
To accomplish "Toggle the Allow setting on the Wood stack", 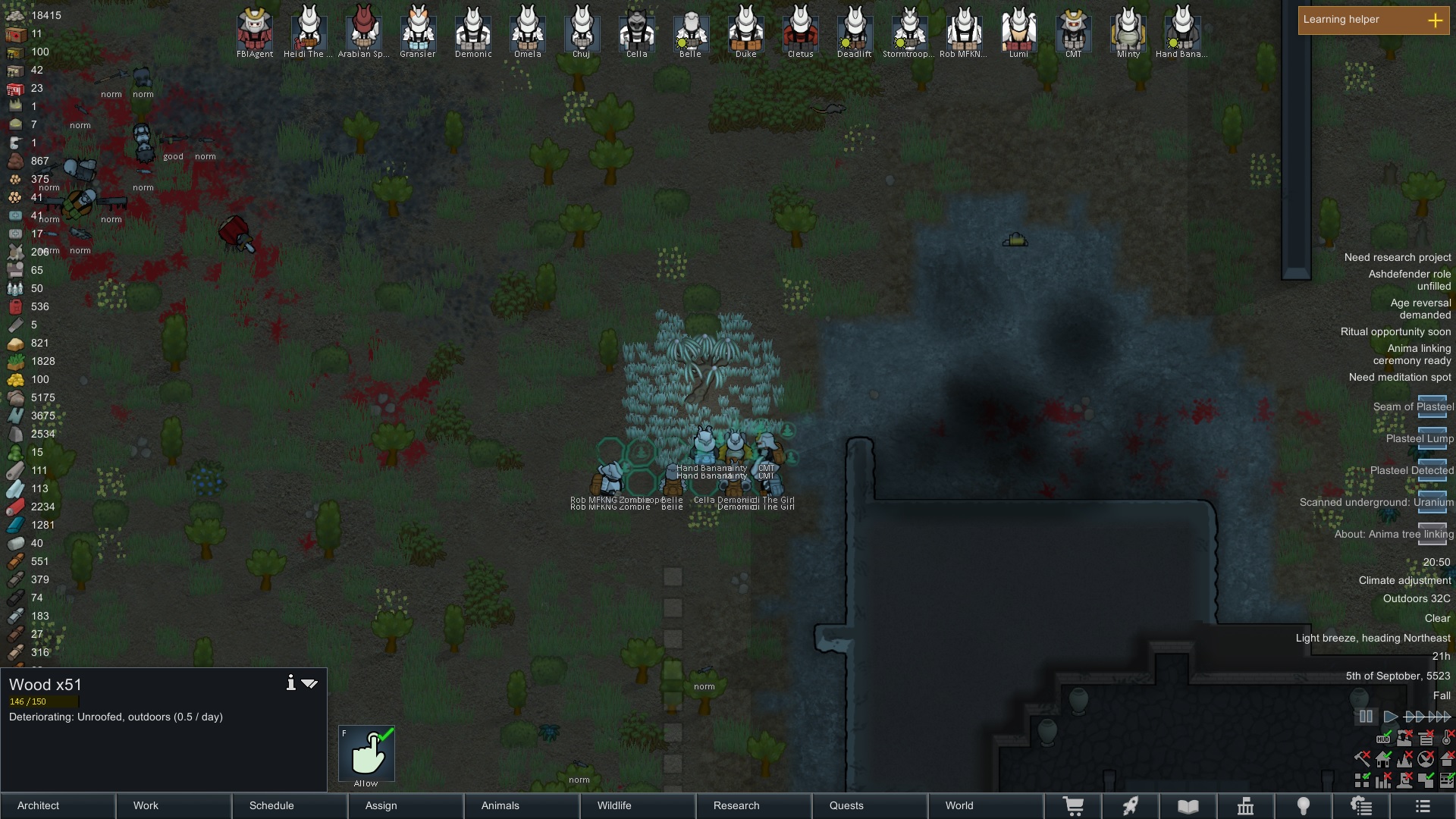I will click(367, 755).
